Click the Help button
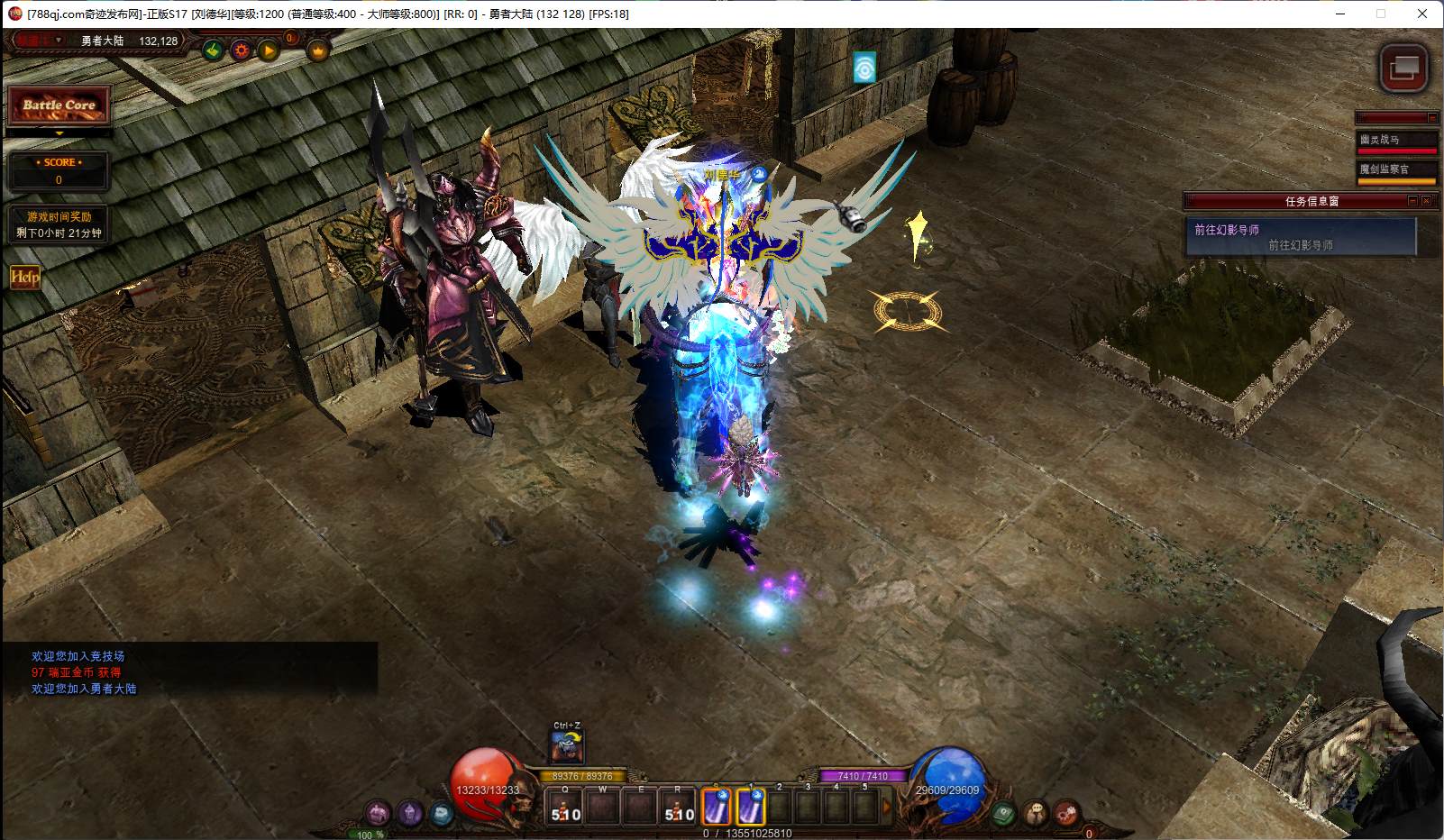Screen dimensions: 1444x840 click(x=24, y=277)
